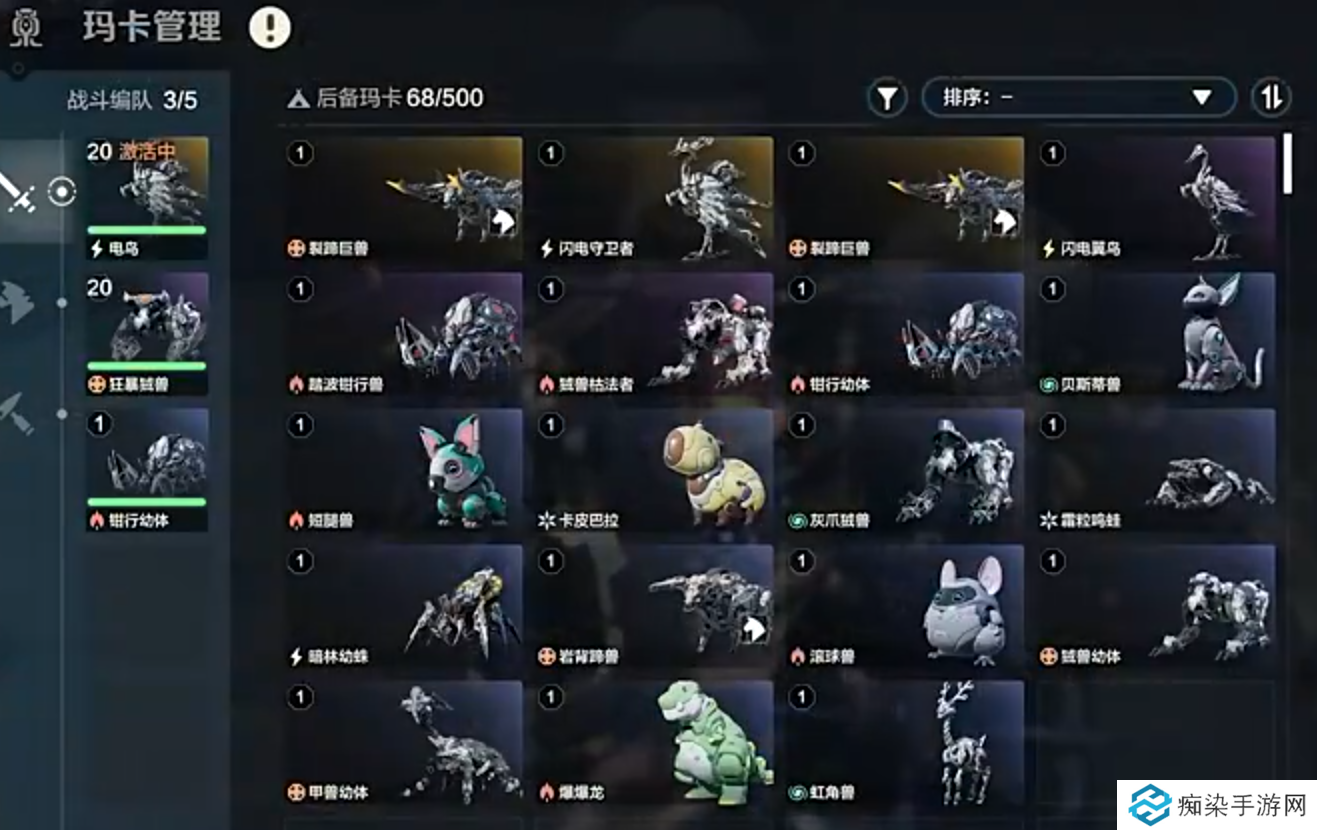Click the 短腿兽 card
The image size is (1317, 830).
(403, 471)
